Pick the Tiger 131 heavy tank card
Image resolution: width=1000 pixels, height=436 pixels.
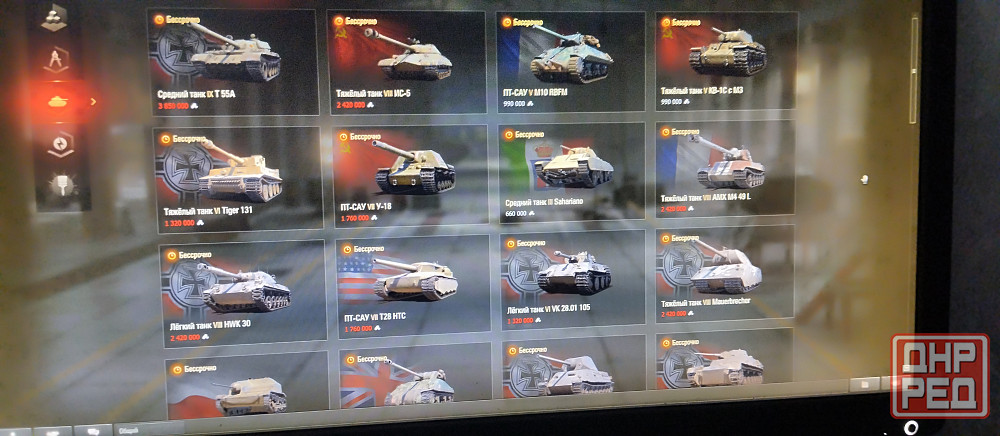238,176
